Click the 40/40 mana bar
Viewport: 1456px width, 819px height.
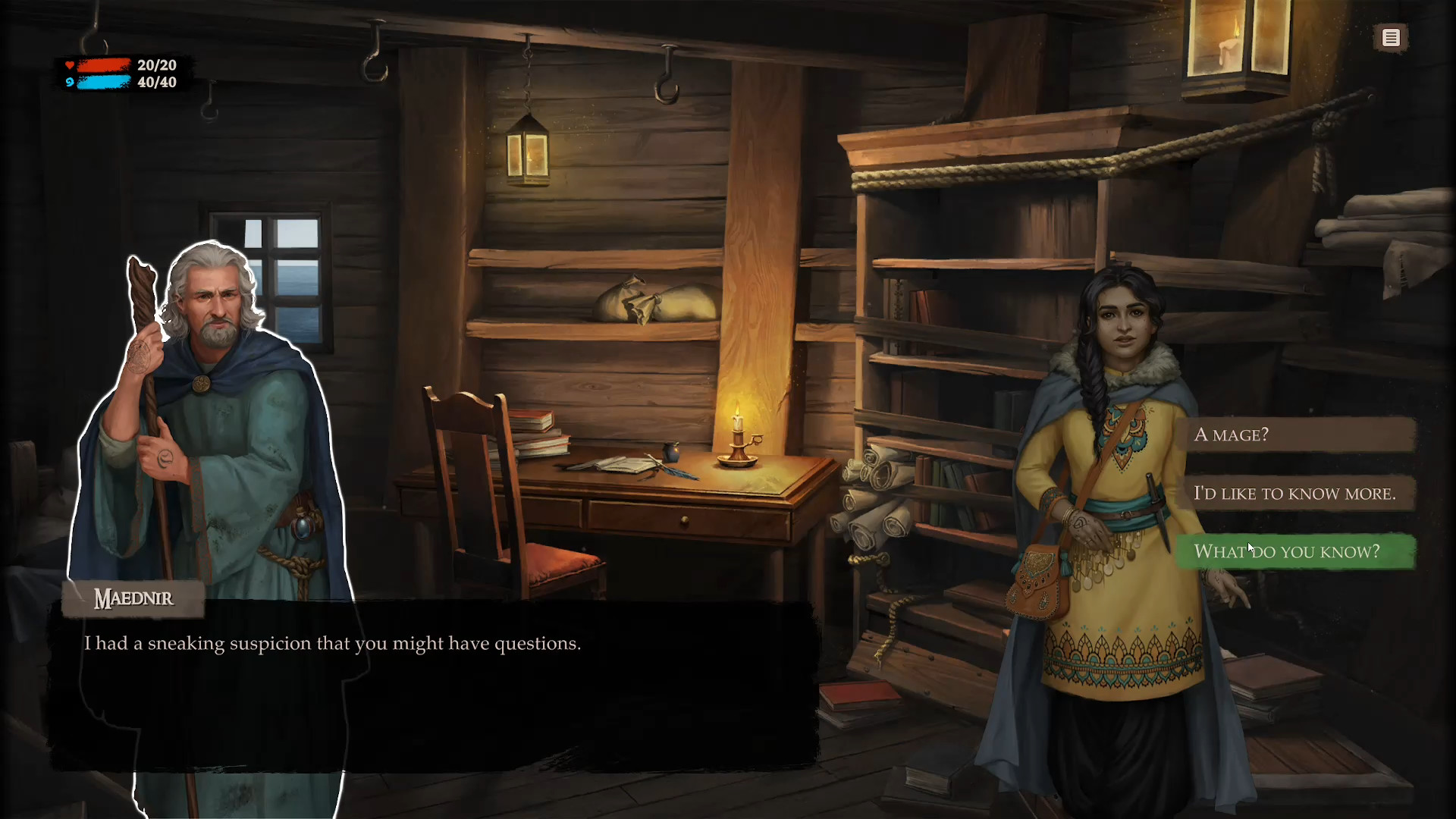(102, 83)
